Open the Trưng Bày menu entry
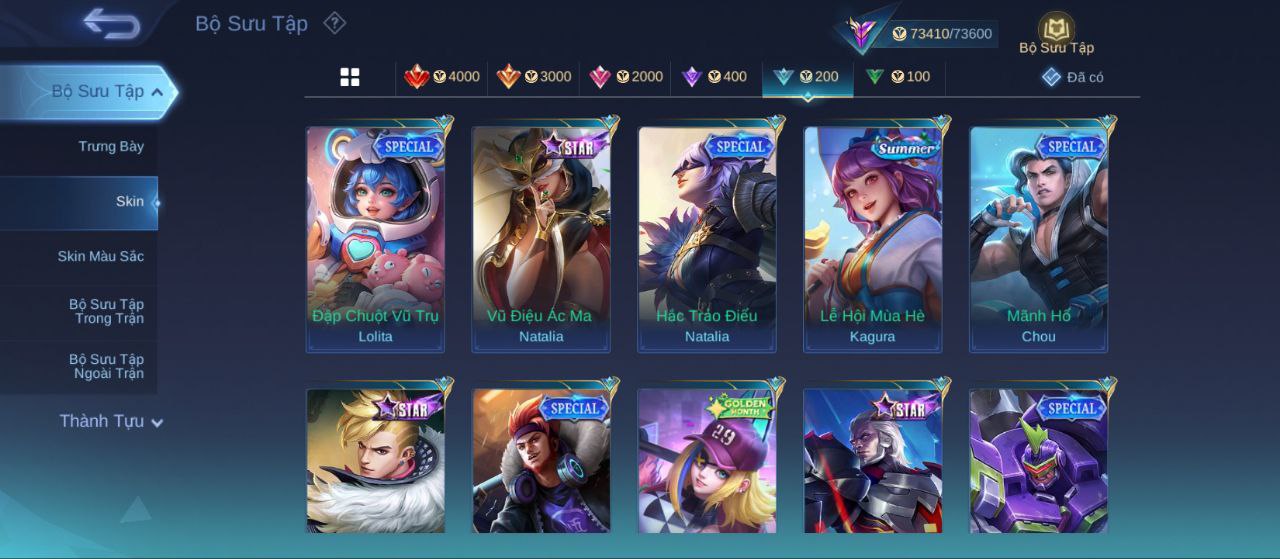Image resolution: width=1280 pixels, height=559 pixels. (111, 146)
